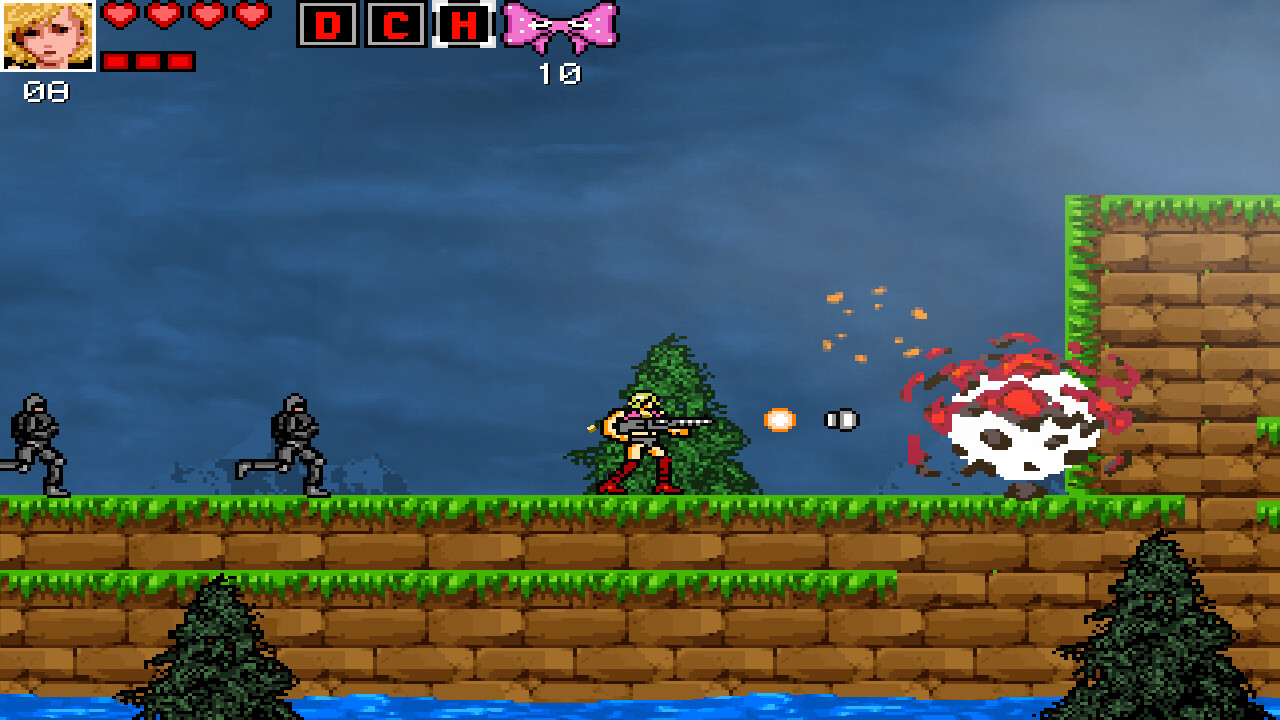Choose the highlighted H weapon slot
This screenshot has height=720, width=1280.
click(464, 25)
